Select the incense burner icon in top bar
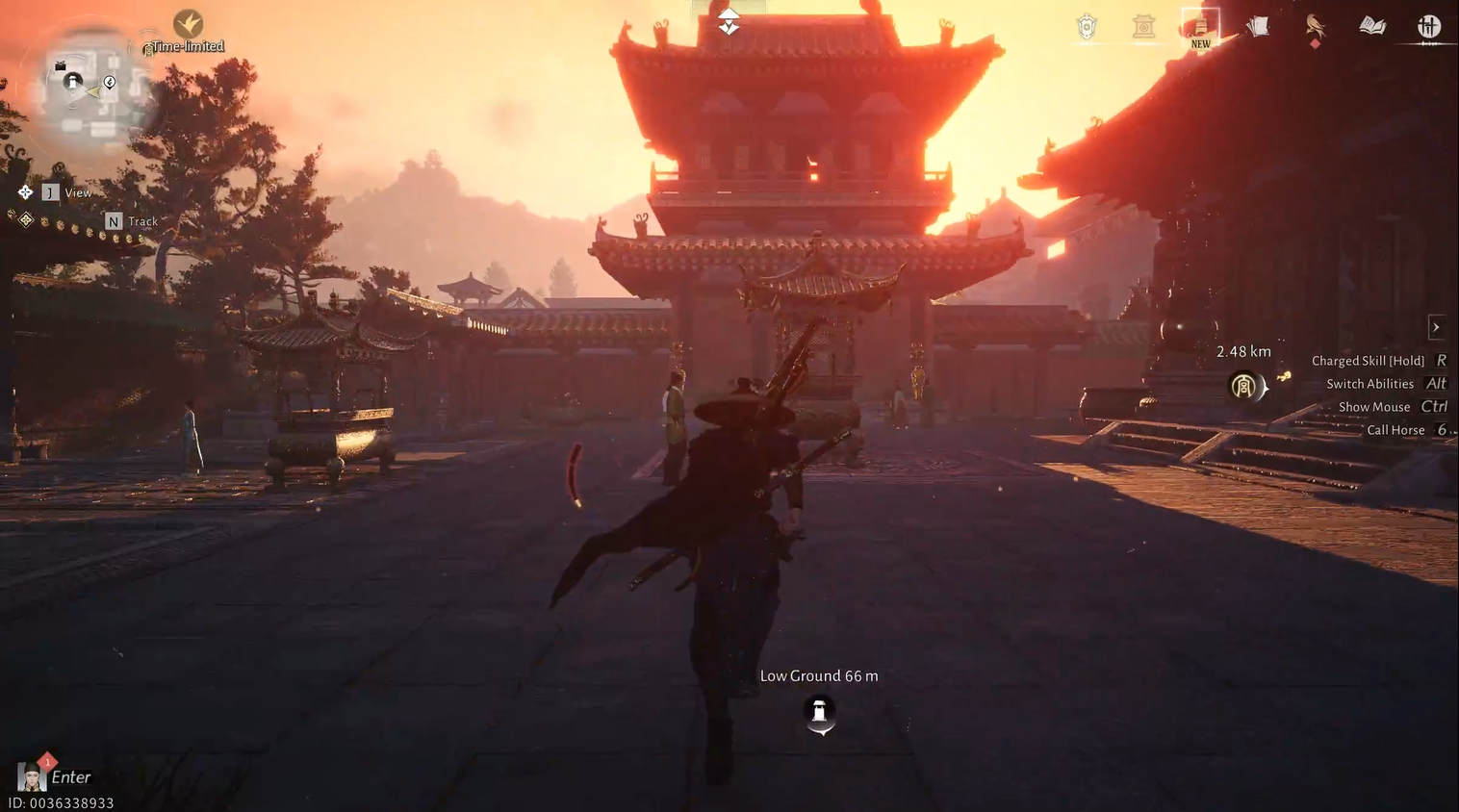This screenshot has height=812, width=1459. pos(1143,26)
